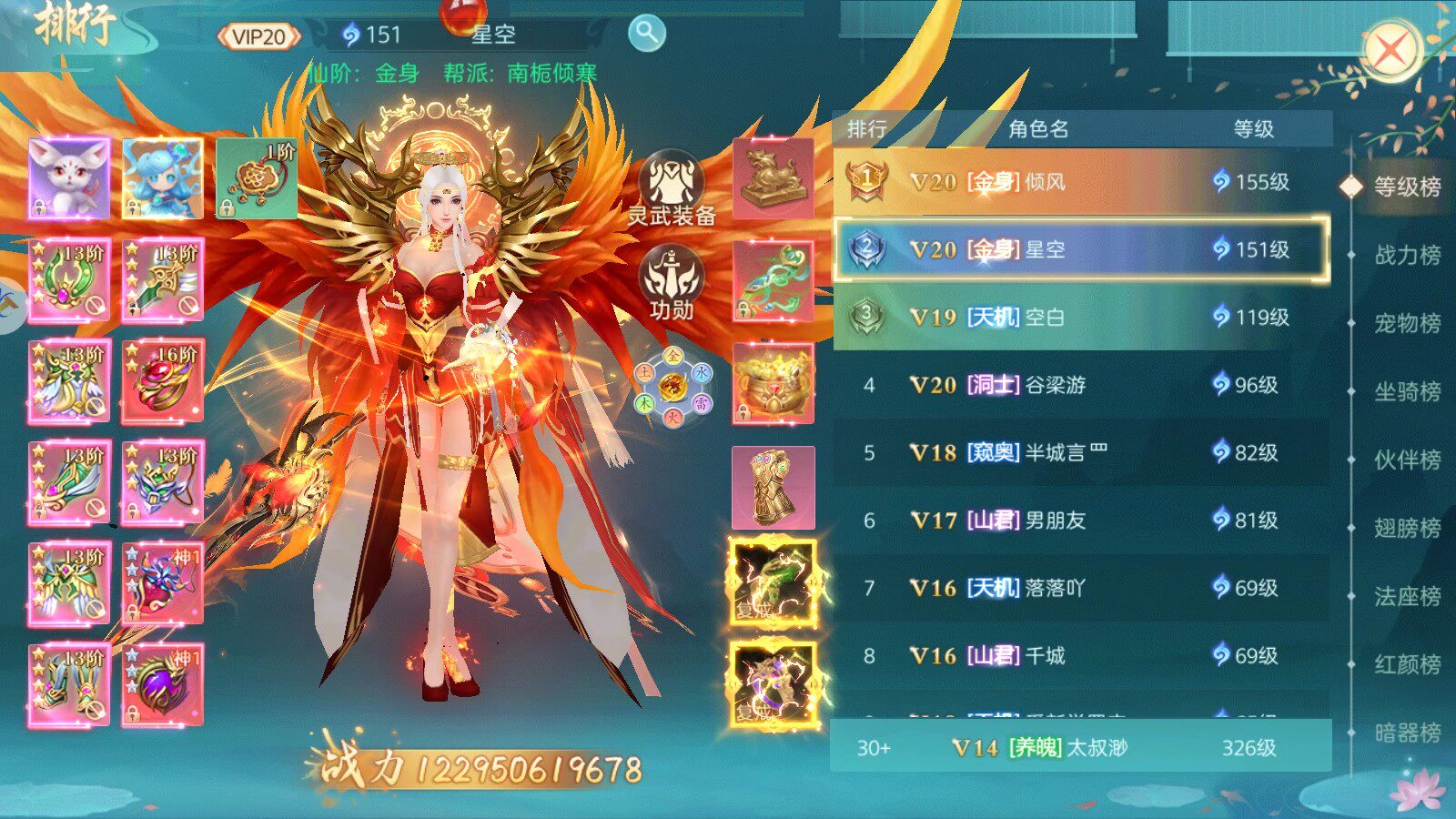Close the ranking window
Screen dimensions: 1456x819
1390,49
